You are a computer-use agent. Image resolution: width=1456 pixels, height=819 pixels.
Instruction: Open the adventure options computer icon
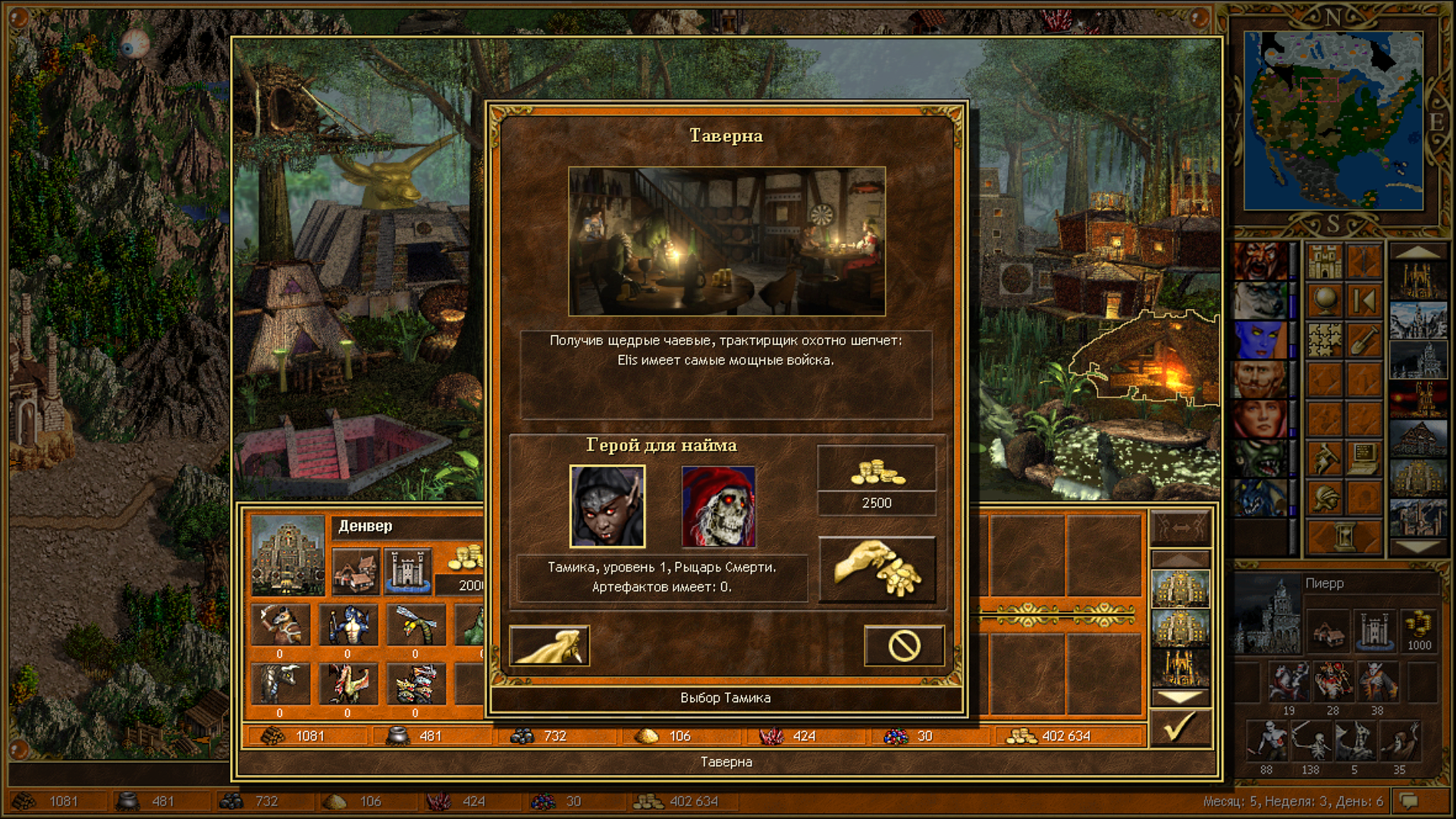1363,458
